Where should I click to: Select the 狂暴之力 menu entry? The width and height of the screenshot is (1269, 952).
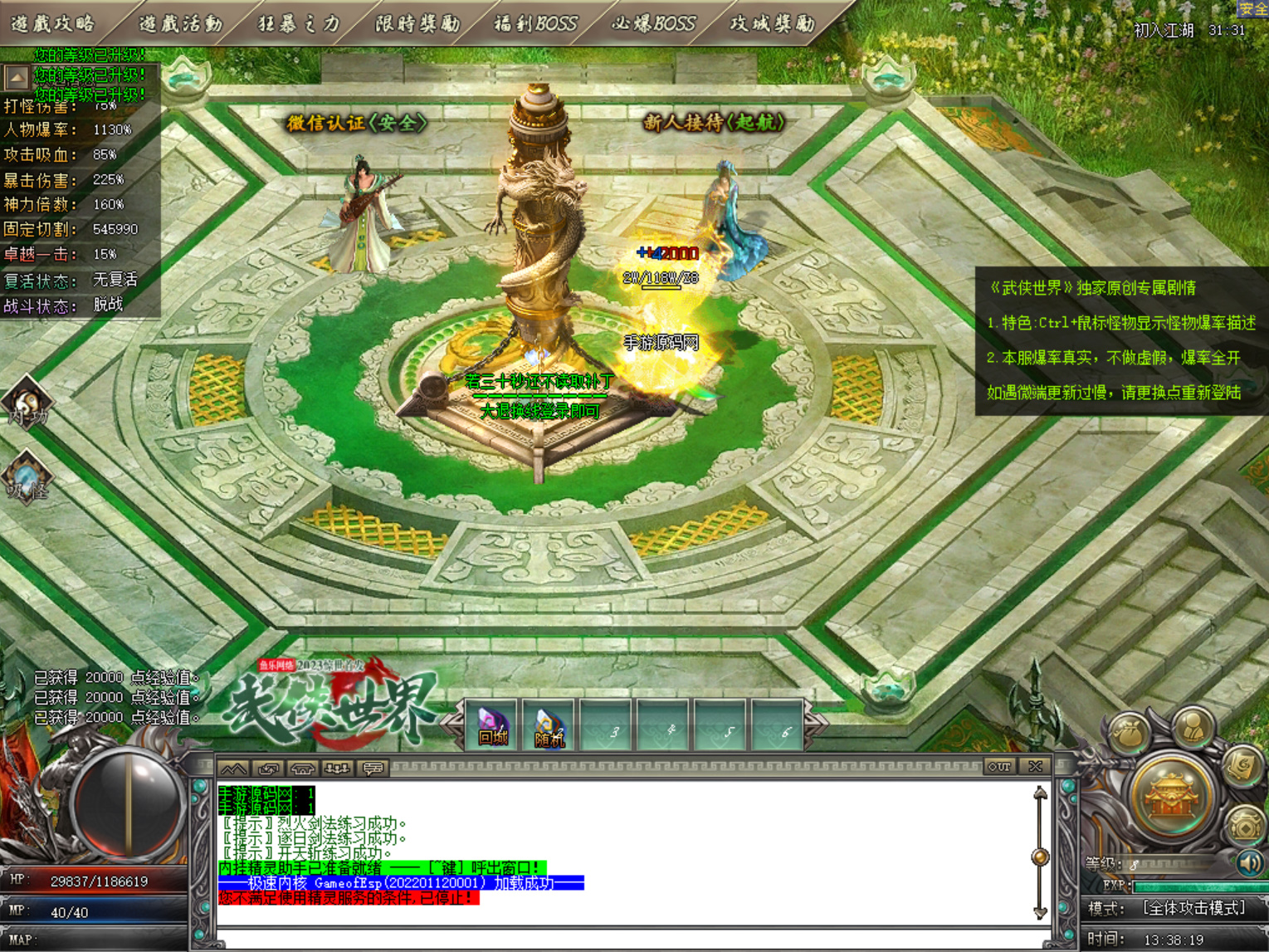pyautogui.click(x=299, y=23)
